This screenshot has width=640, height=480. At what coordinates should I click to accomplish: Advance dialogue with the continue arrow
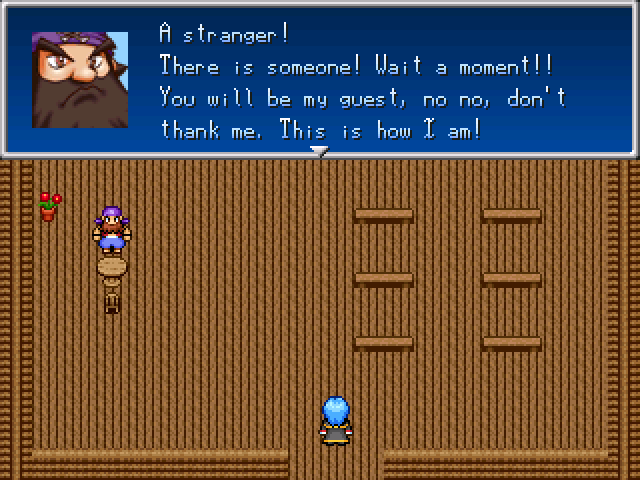coord(319,151)
